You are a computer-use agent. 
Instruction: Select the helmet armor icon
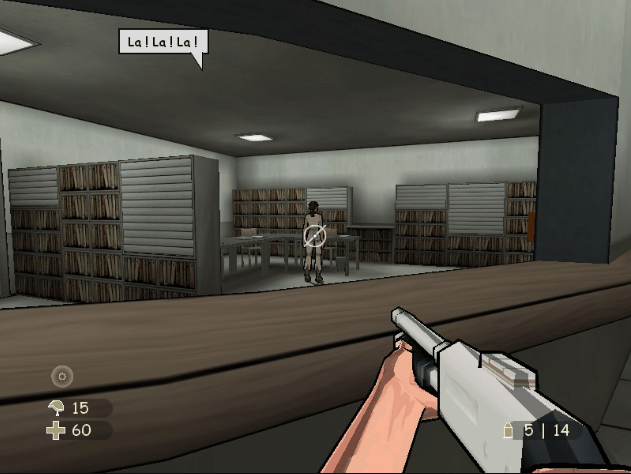[x=56, y=407]
